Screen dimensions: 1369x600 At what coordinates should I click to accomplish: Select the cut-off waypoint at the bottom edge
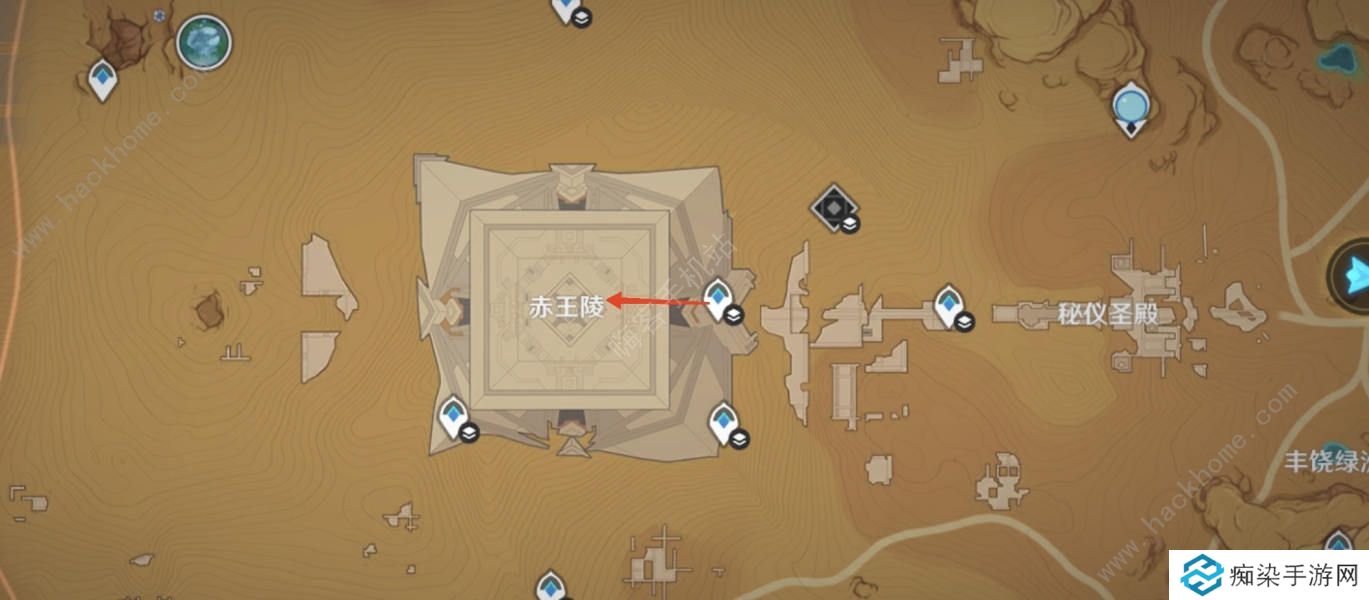pyautogui.click(x=550, y=587)
